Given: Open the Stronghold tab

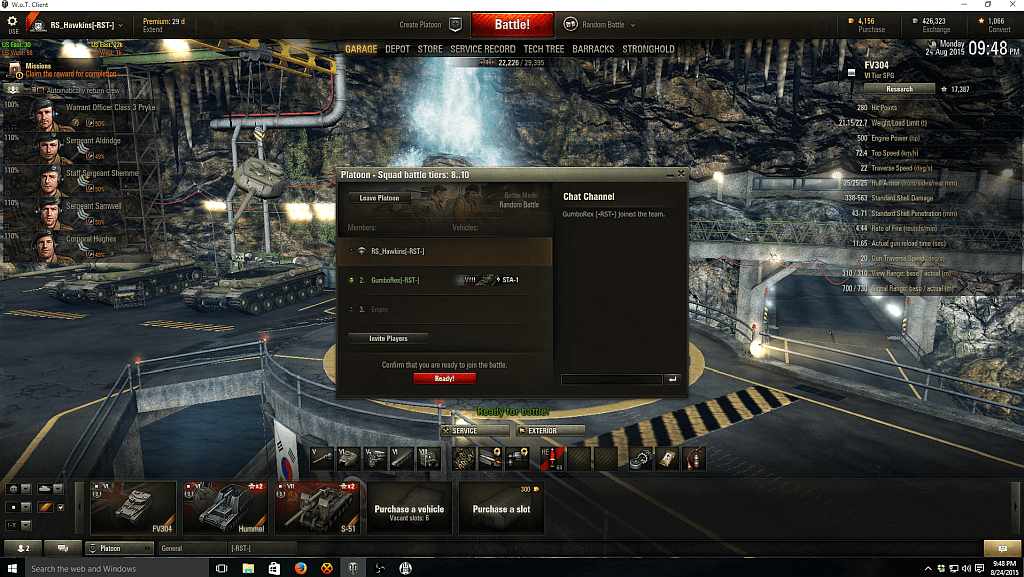Looking at the screenshot, I should pyautogui.click(x=648, y=49).
